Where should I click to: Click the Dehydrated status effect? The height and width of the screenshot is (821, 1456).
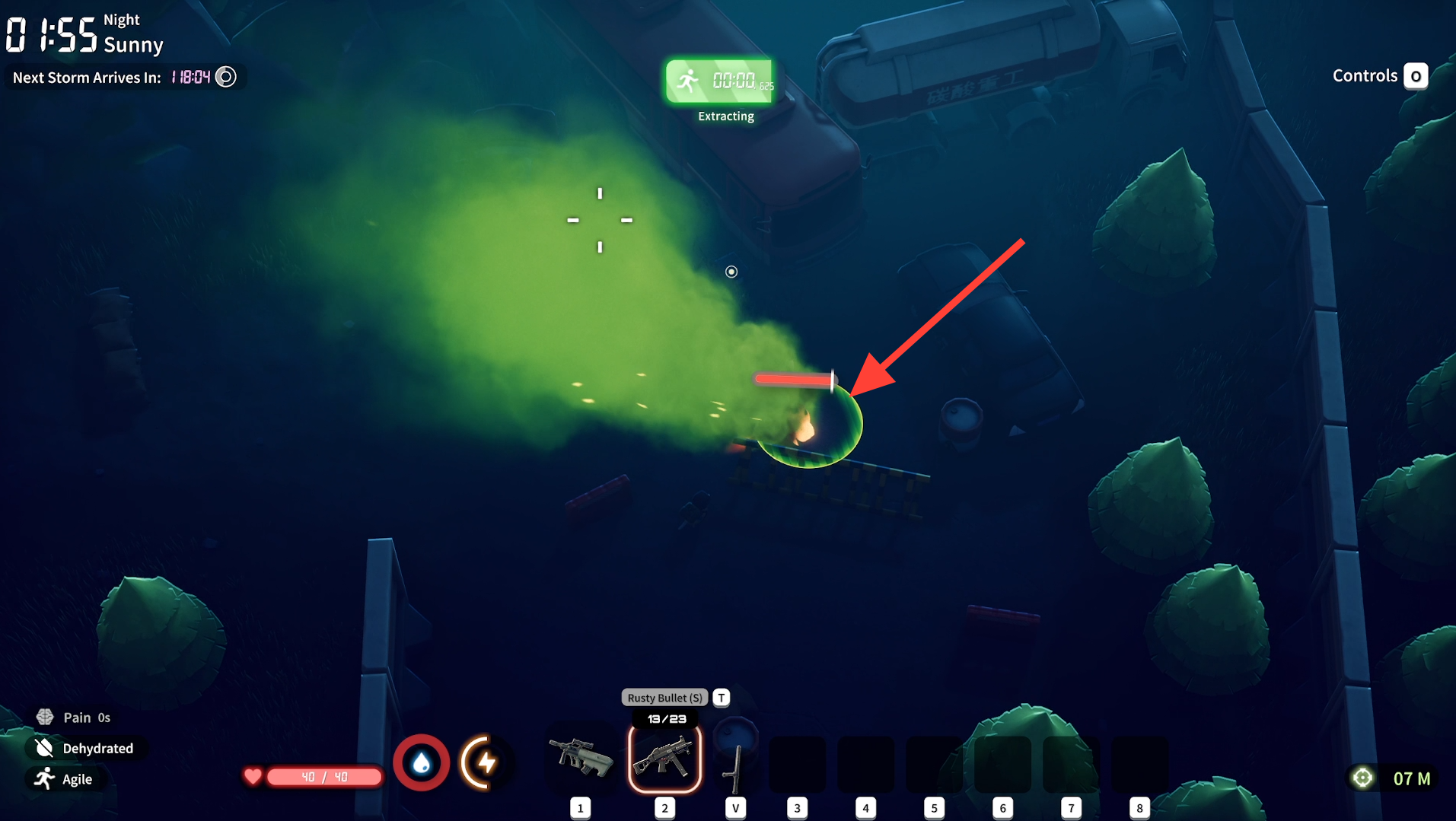pos(85,748)
